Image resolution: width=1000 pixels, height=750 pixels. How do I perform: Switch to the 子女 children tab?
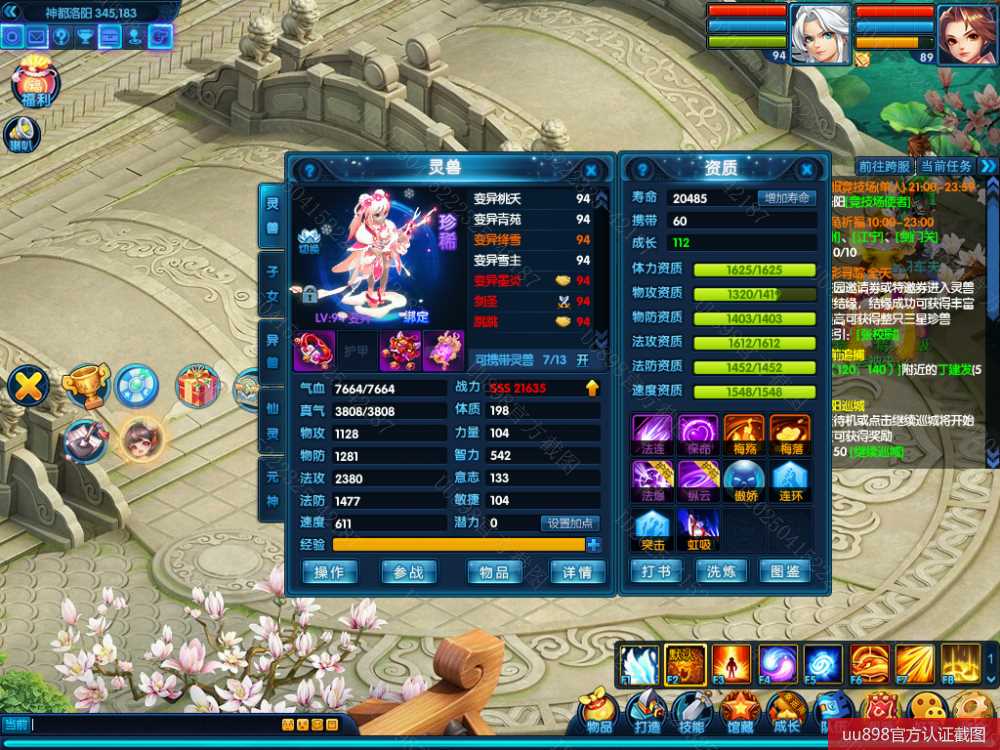[271, 281]
